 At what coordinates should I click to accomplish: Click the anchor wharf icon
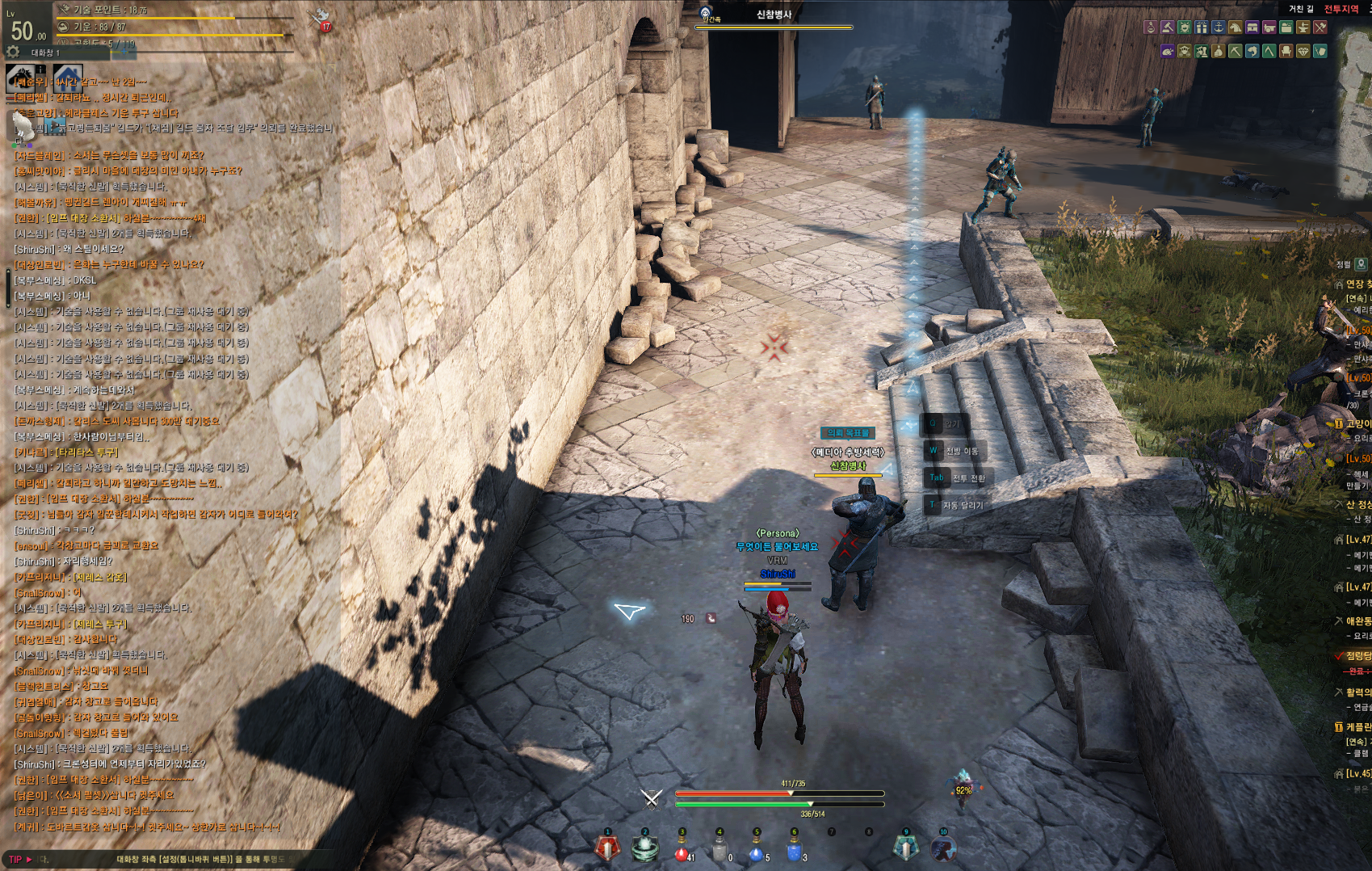coord(1219,27)
